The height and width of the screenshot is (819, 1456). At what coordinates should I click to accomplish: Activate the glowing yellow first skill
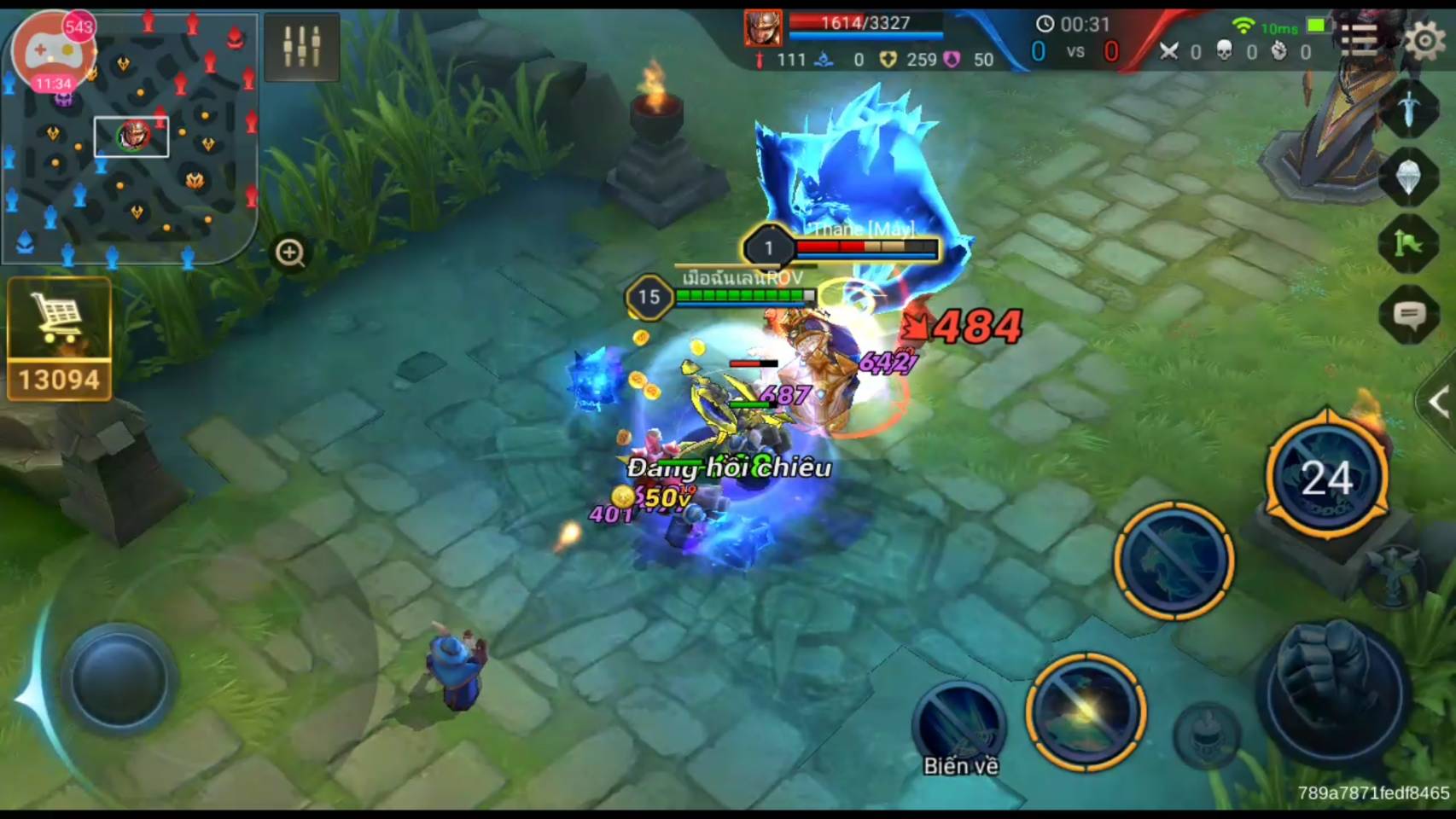coord(1086,712)
